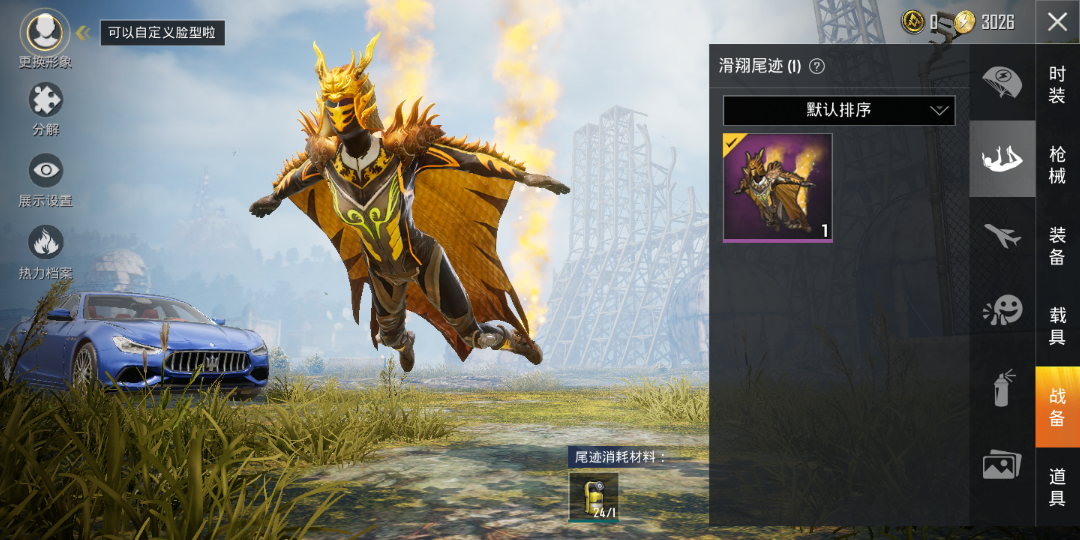
Task: Select the golden glide trail item thumbnail
Action: pos(778,187)
